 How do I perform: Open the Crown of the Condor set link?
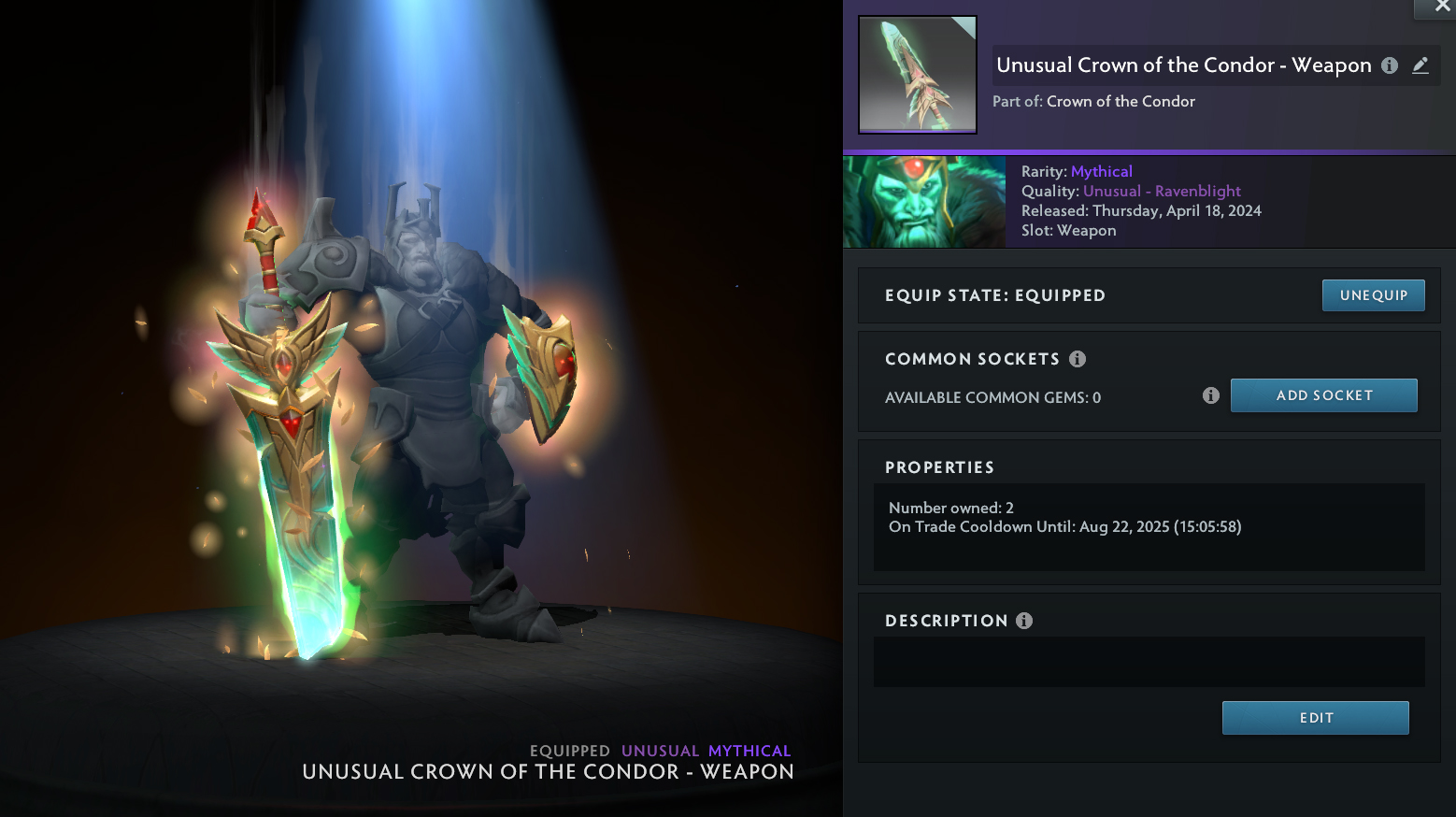click(x=1121, y=101)
